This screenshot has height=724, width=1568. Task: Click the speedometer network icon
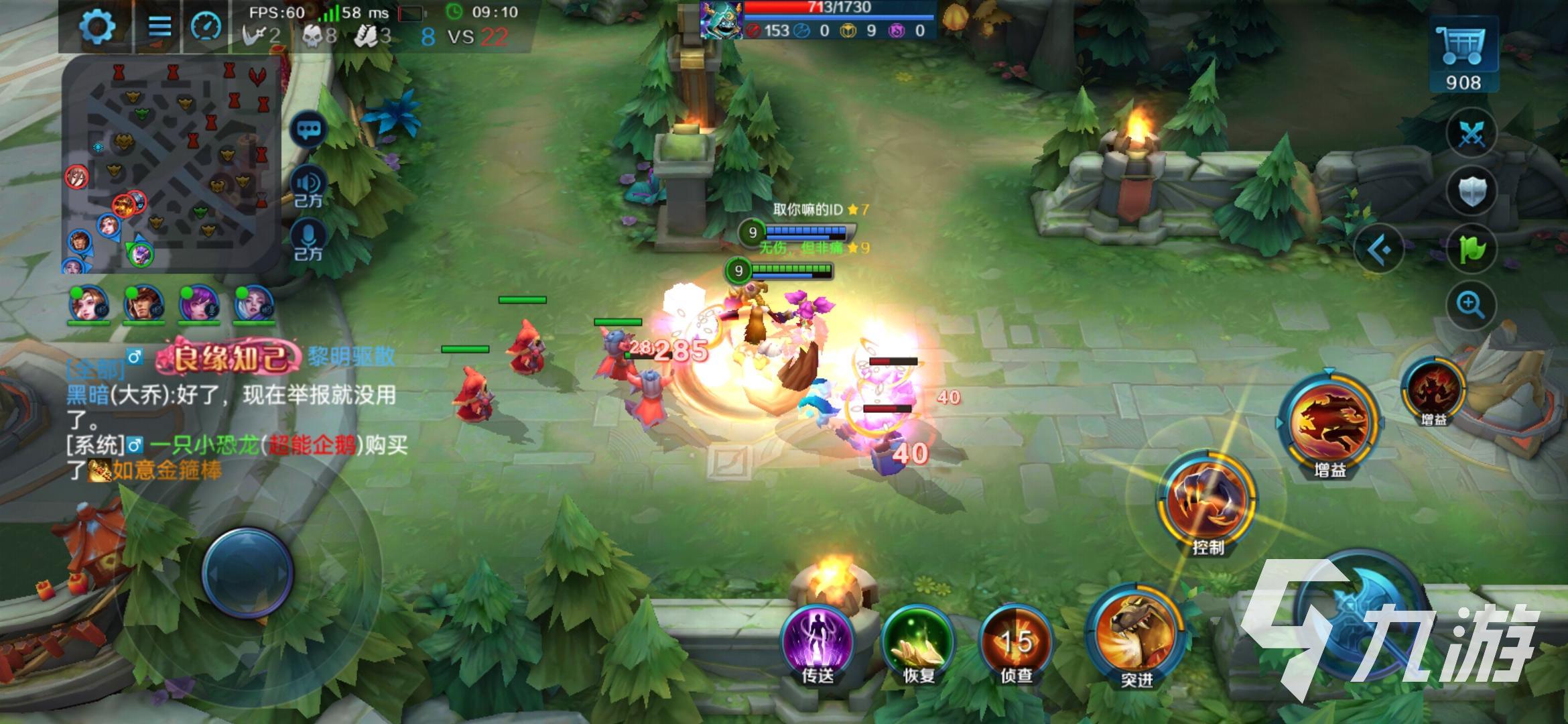point(206,27)
